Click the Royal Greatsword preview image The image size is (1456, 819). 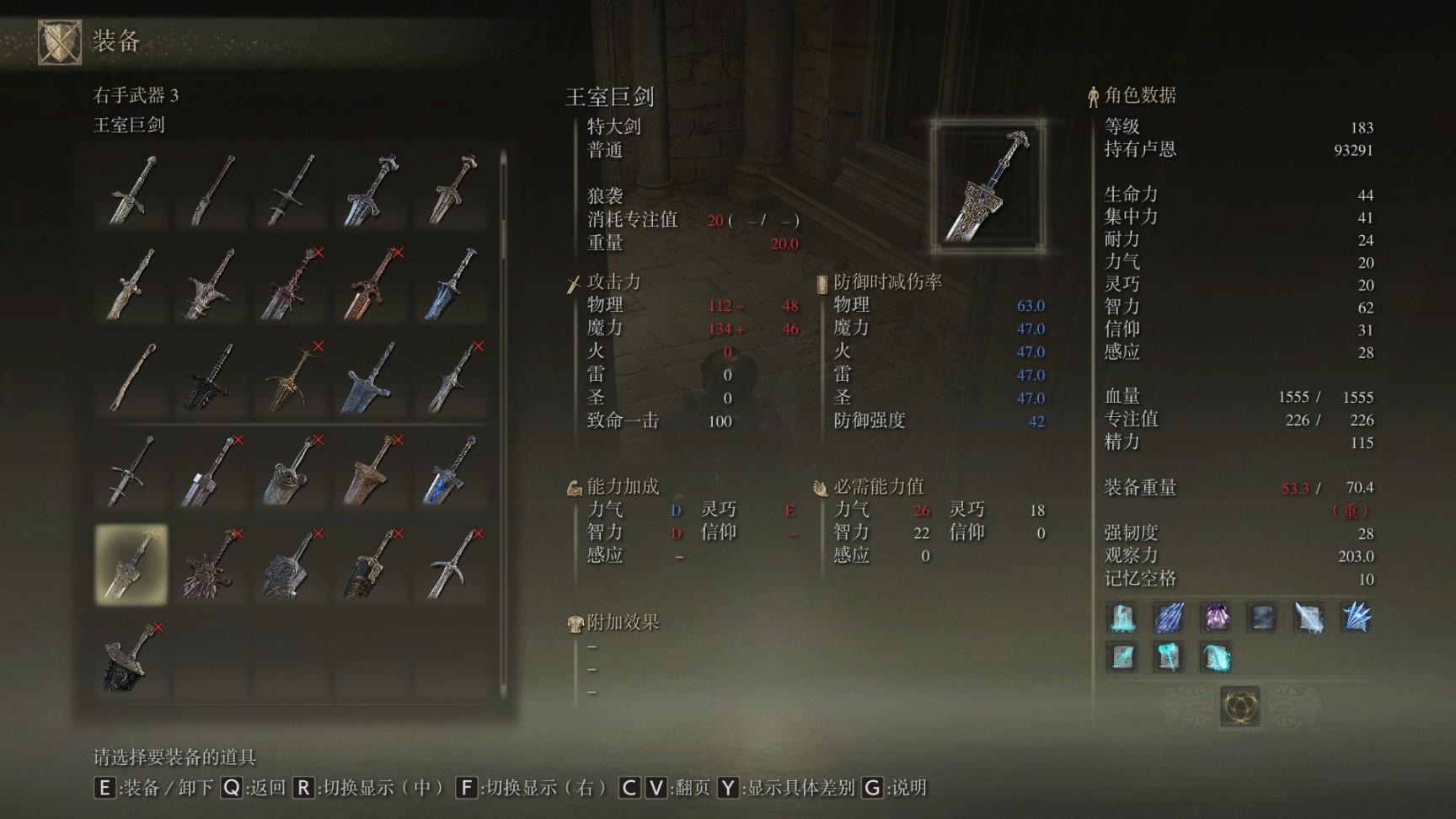(x=988, y=186)
